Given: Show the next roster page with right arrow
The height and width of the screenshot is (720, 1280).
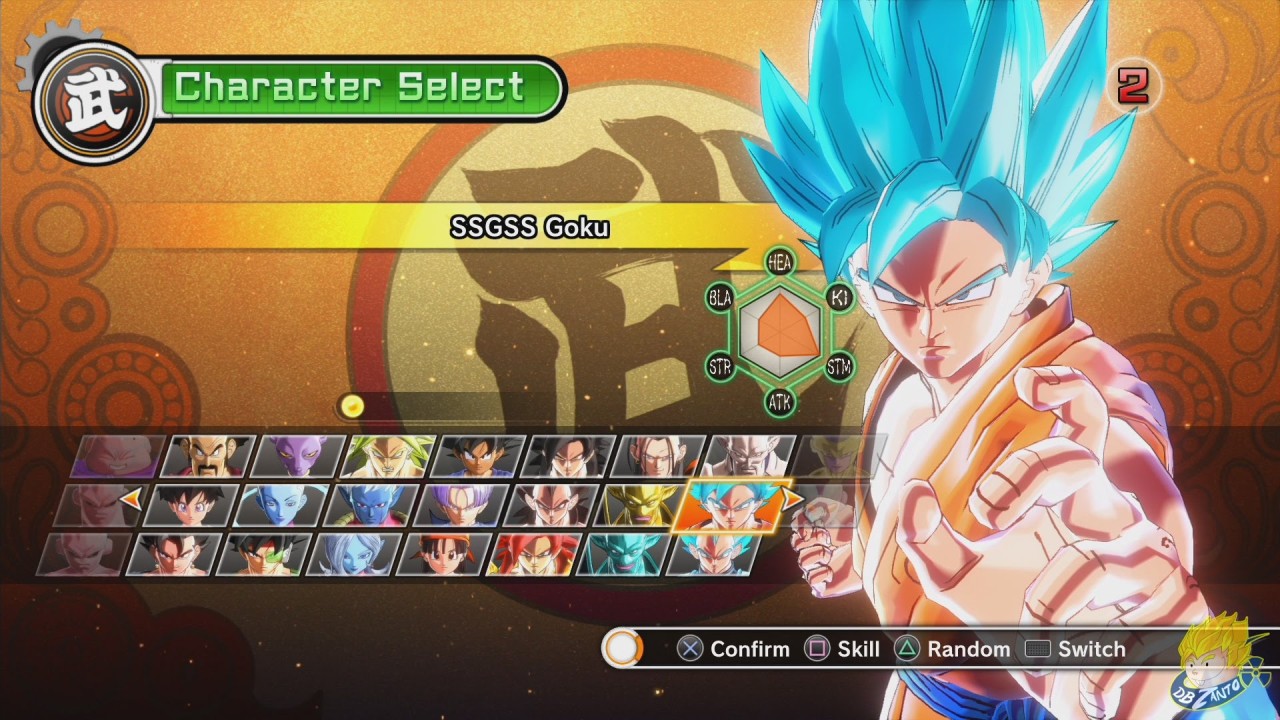Looking at the screenshot, I should click(791, 496).
